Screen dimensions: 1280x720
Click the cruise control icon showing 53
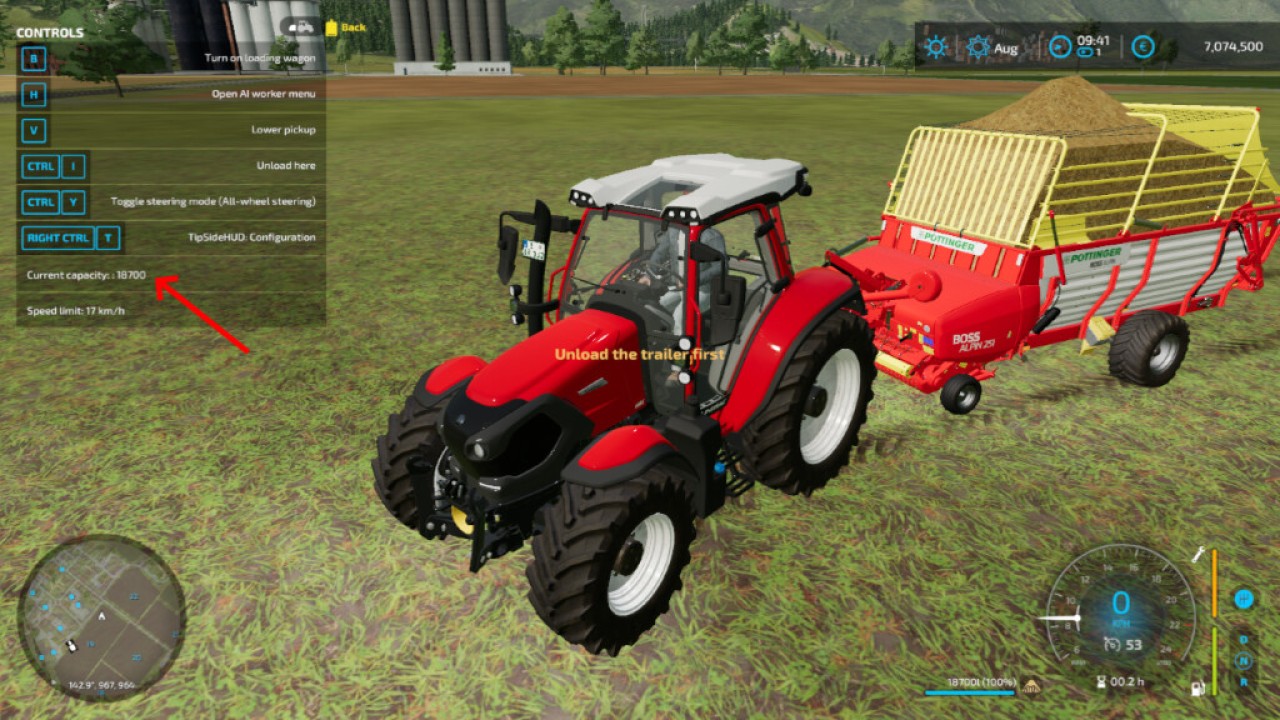point(1112,644)
